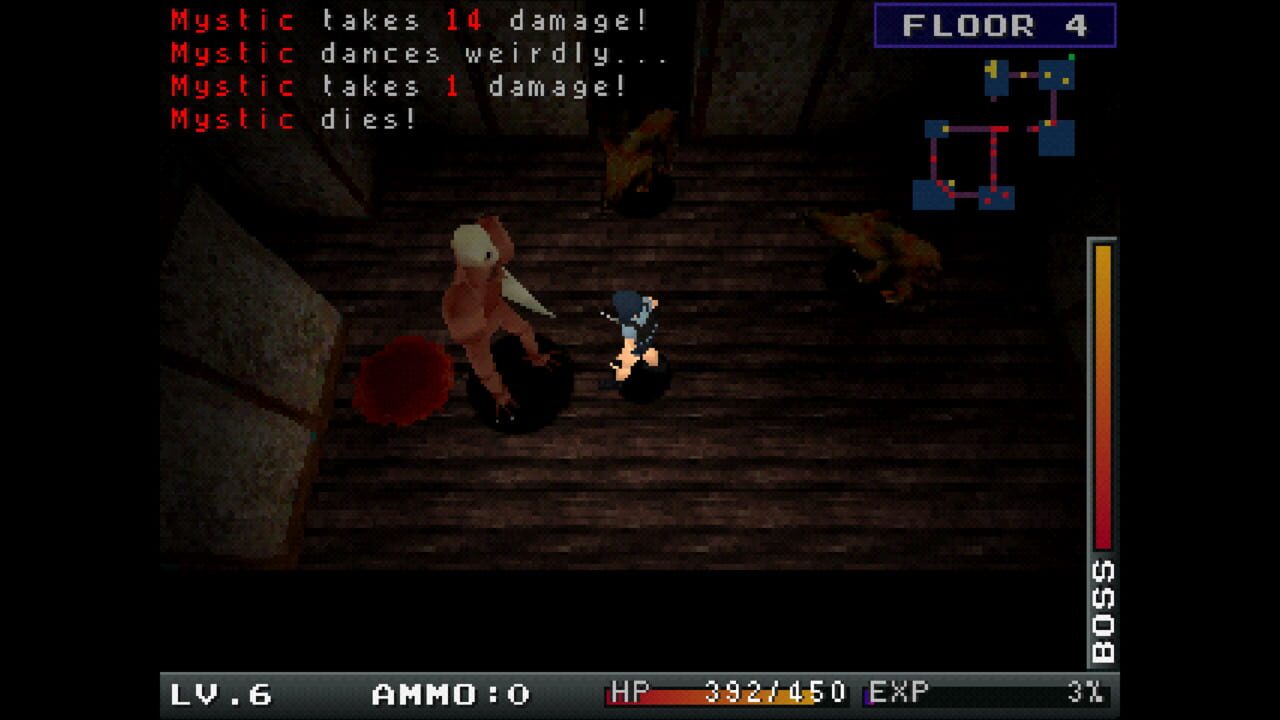1280x720 pixels.
Task: Select the top-center minimap room
Action: pos(996,77)
